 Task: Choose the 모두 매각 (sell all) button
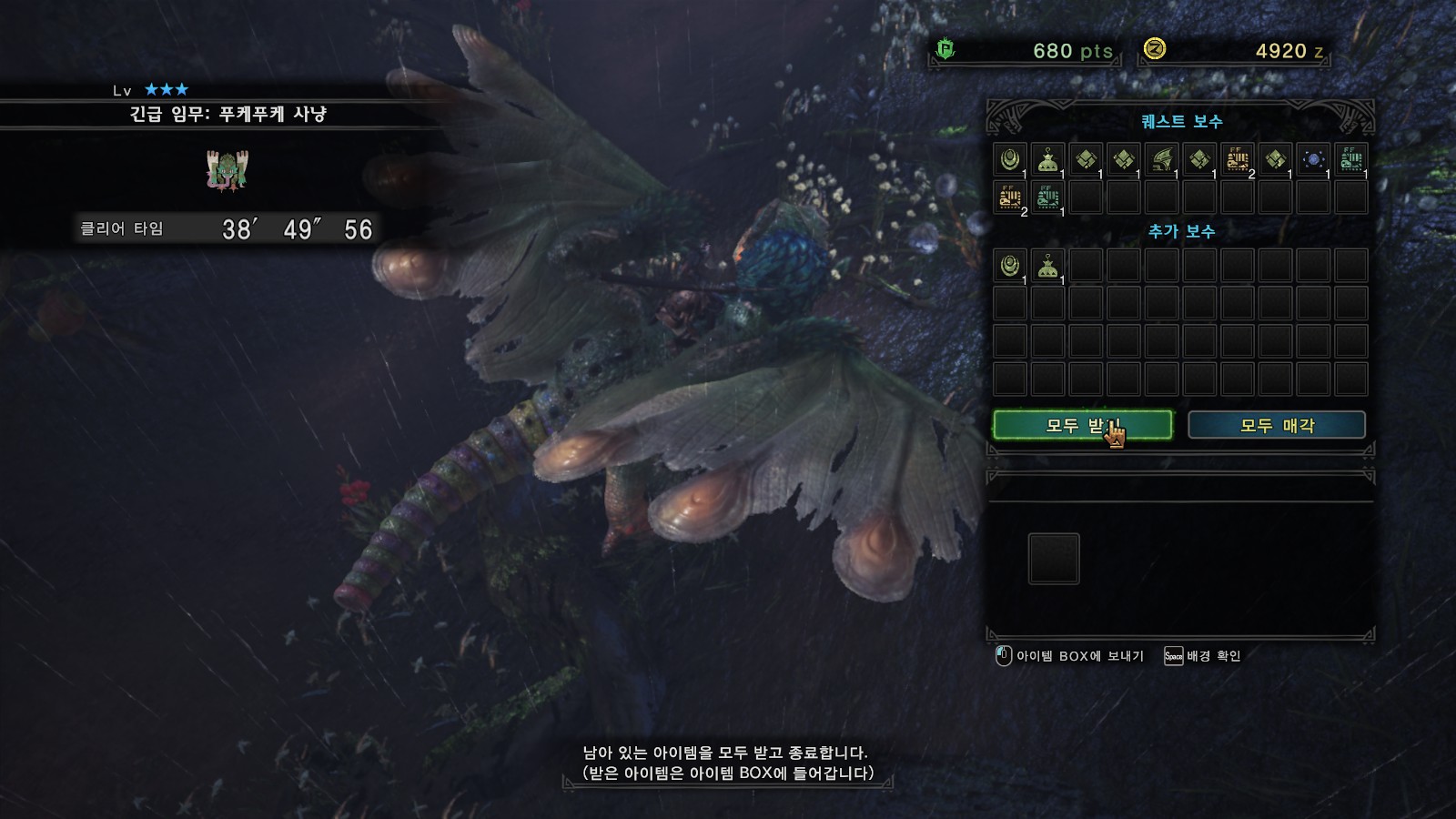coord(1276,425)
